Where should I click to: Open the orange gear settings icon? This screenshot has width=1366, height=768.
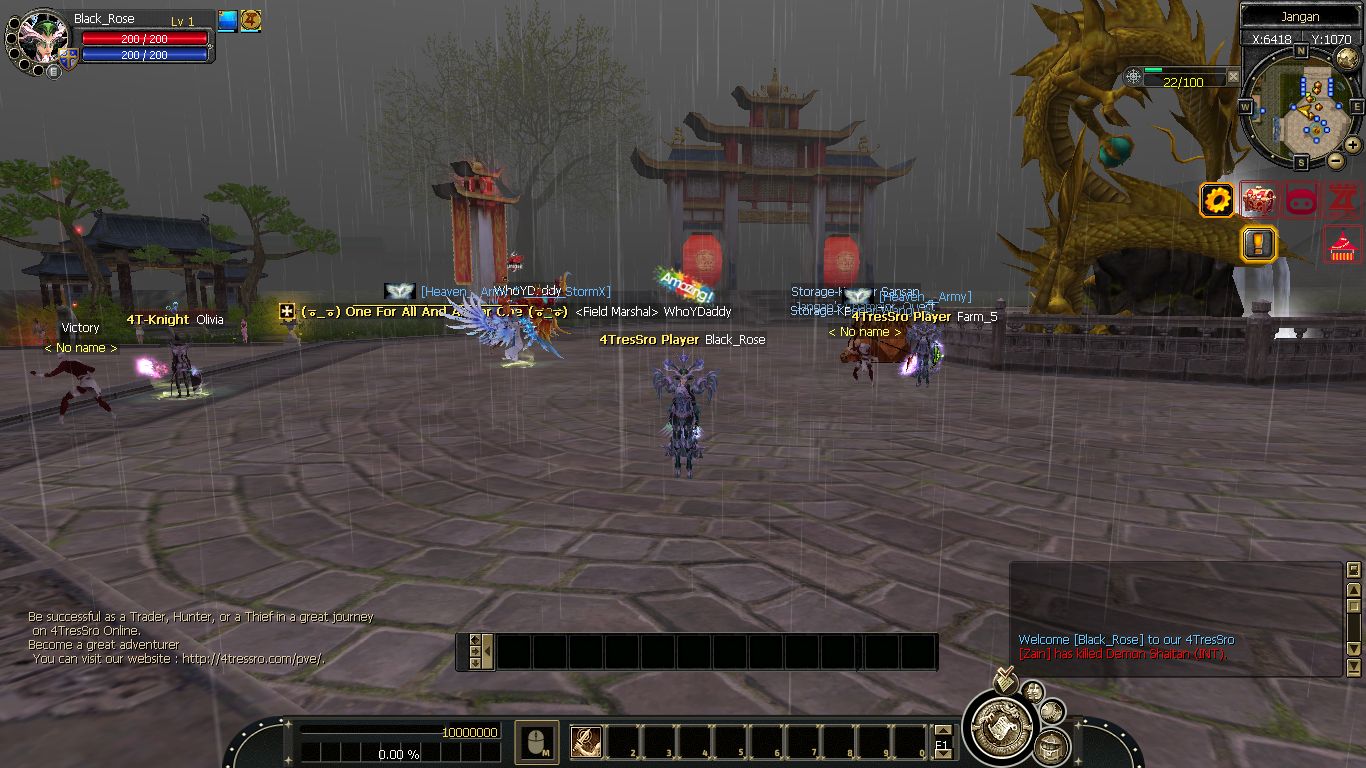click(x=1217, y=200)
